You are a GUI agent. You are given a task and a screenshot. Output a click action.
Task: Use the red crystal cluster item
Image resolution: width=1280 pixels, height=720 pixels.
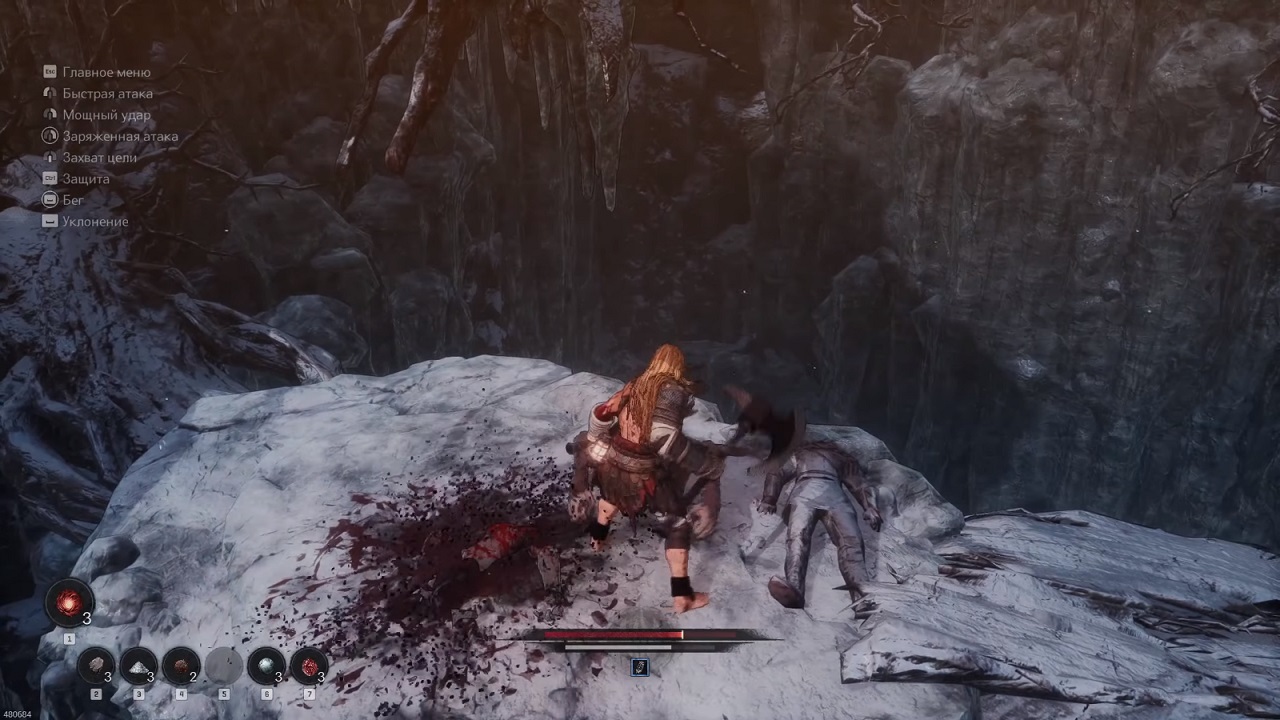309,665
